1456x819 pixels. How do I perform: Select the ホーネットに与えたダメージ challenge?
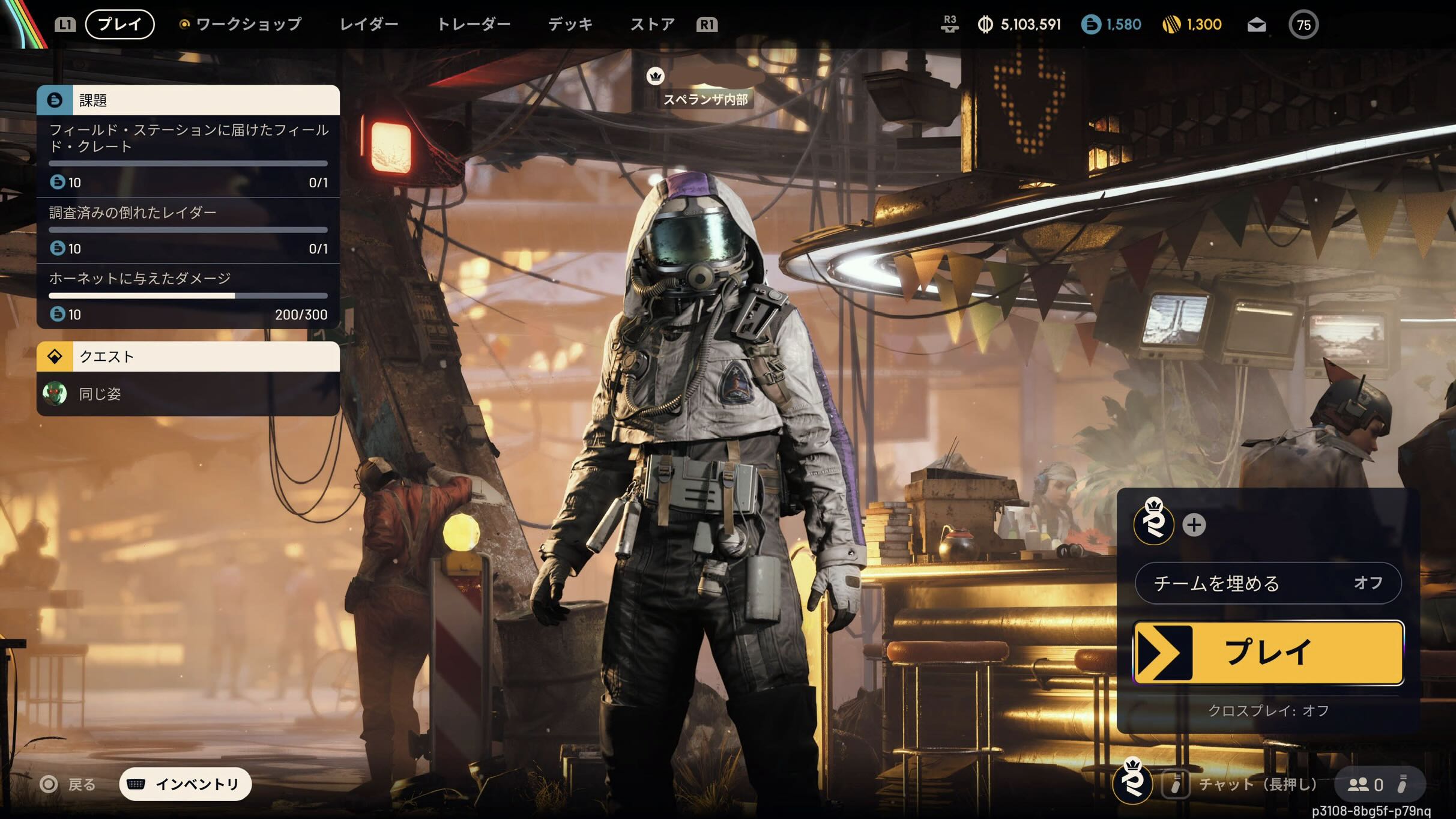(x=188, y=295)
